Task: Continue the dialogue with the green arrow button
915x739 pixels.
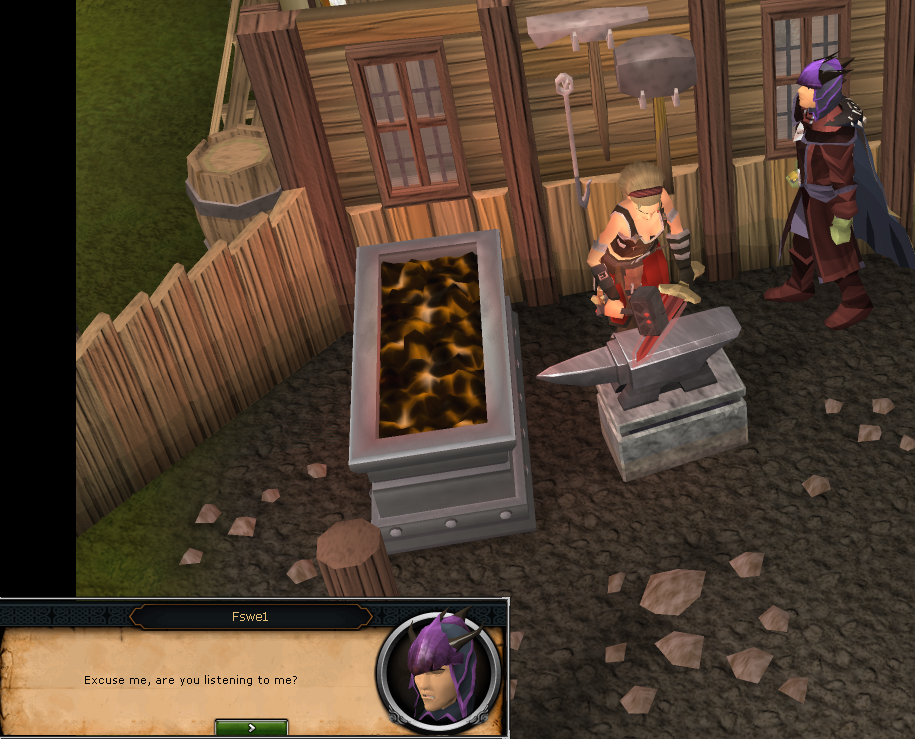Action: pos(251,728)
